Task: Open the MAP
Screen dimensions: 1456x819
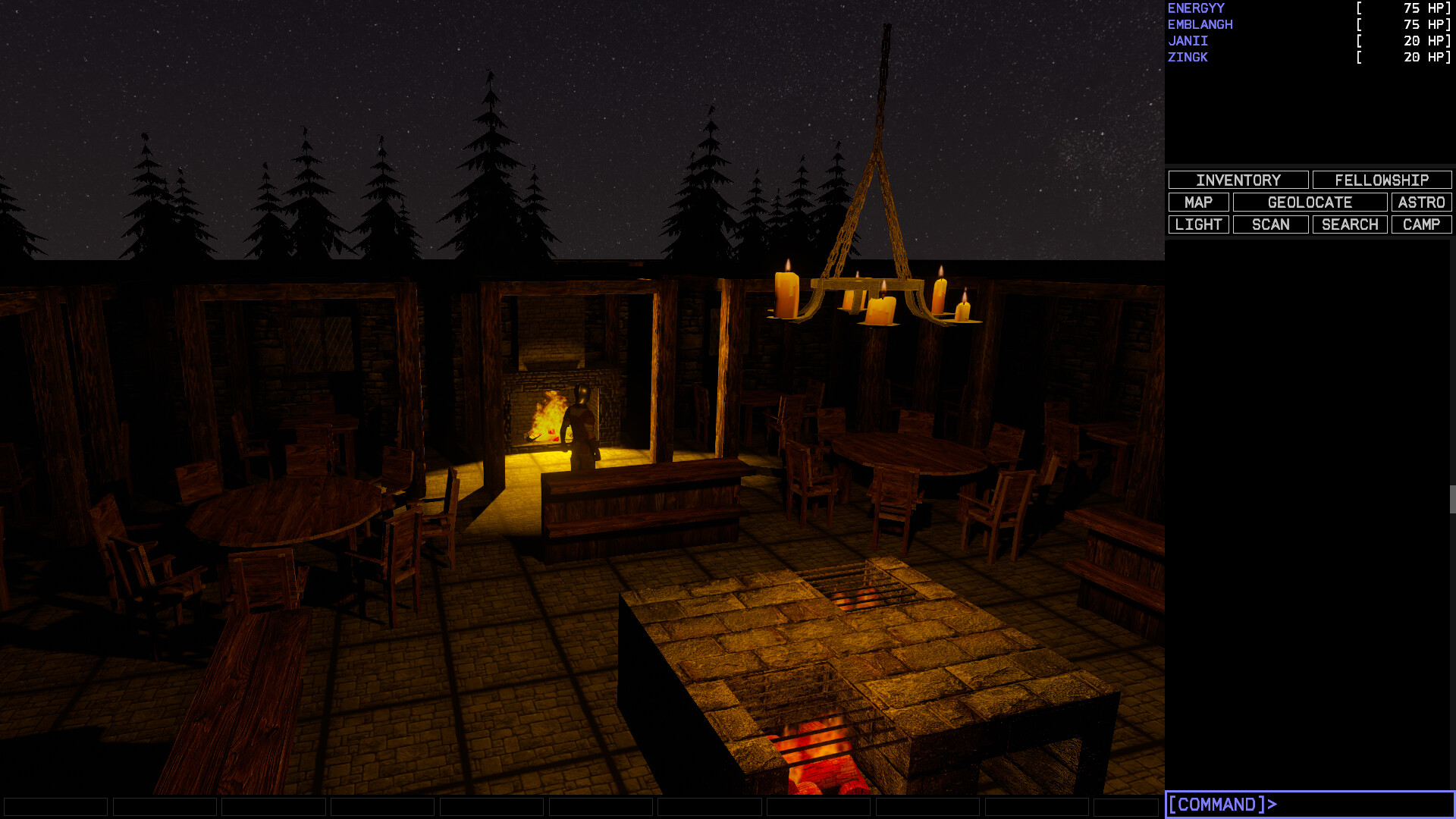Action: (1199, 202)
